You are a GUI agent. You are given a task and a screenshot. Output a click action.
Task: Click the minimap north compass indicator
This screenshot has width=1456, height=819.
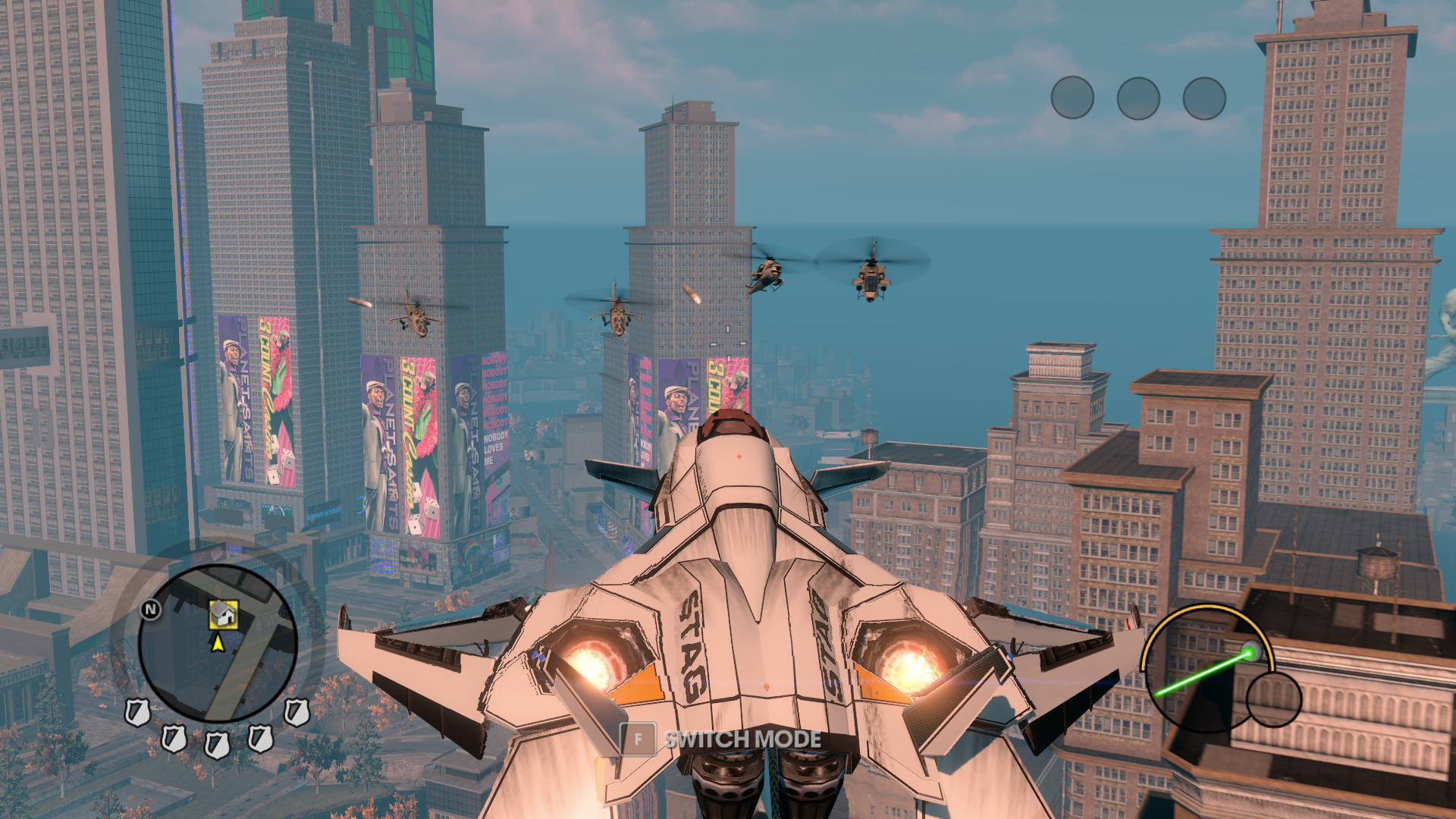click(151, 609)
